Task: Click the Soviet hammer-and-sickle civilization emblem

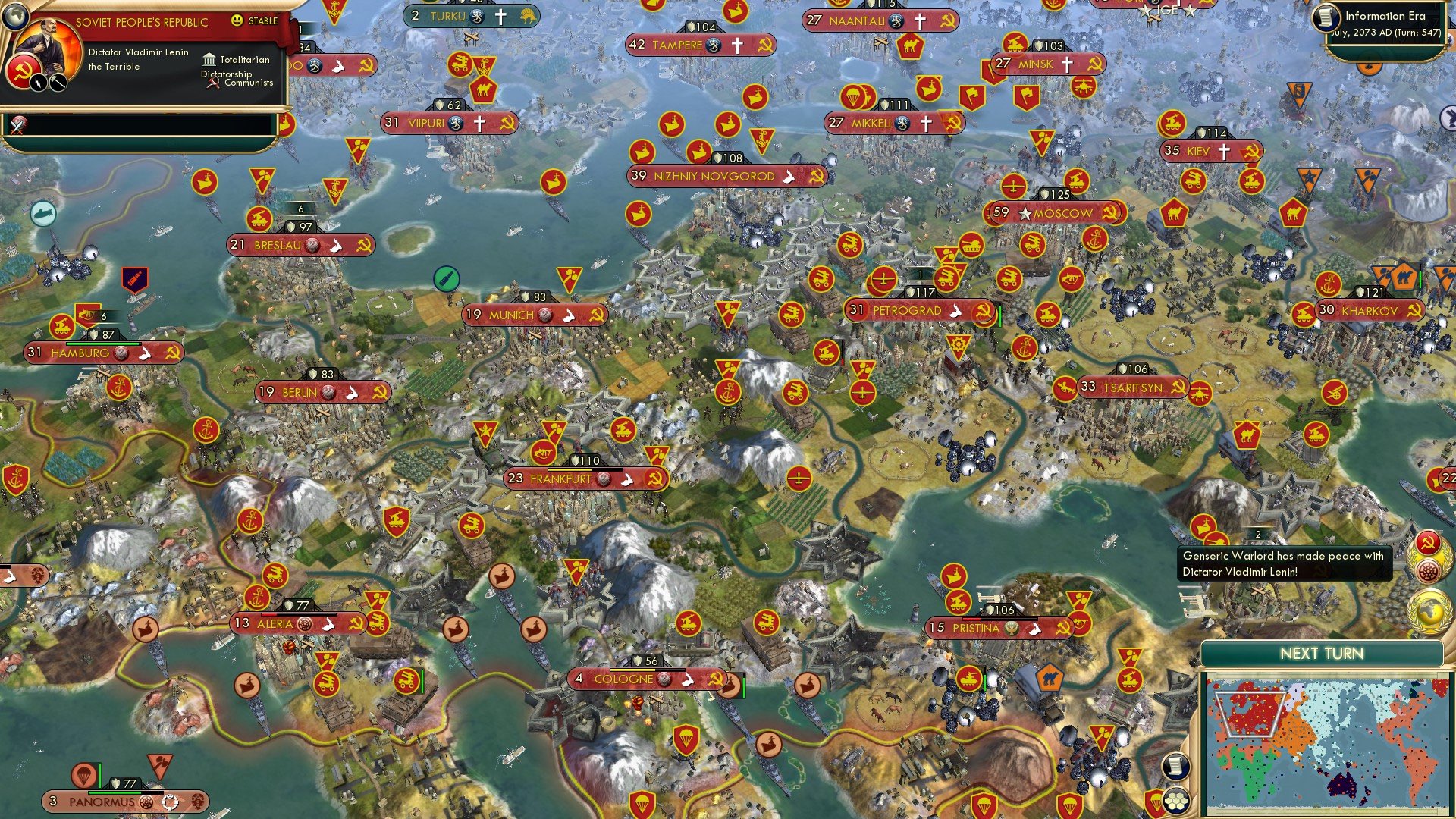Action: (23, 72)
